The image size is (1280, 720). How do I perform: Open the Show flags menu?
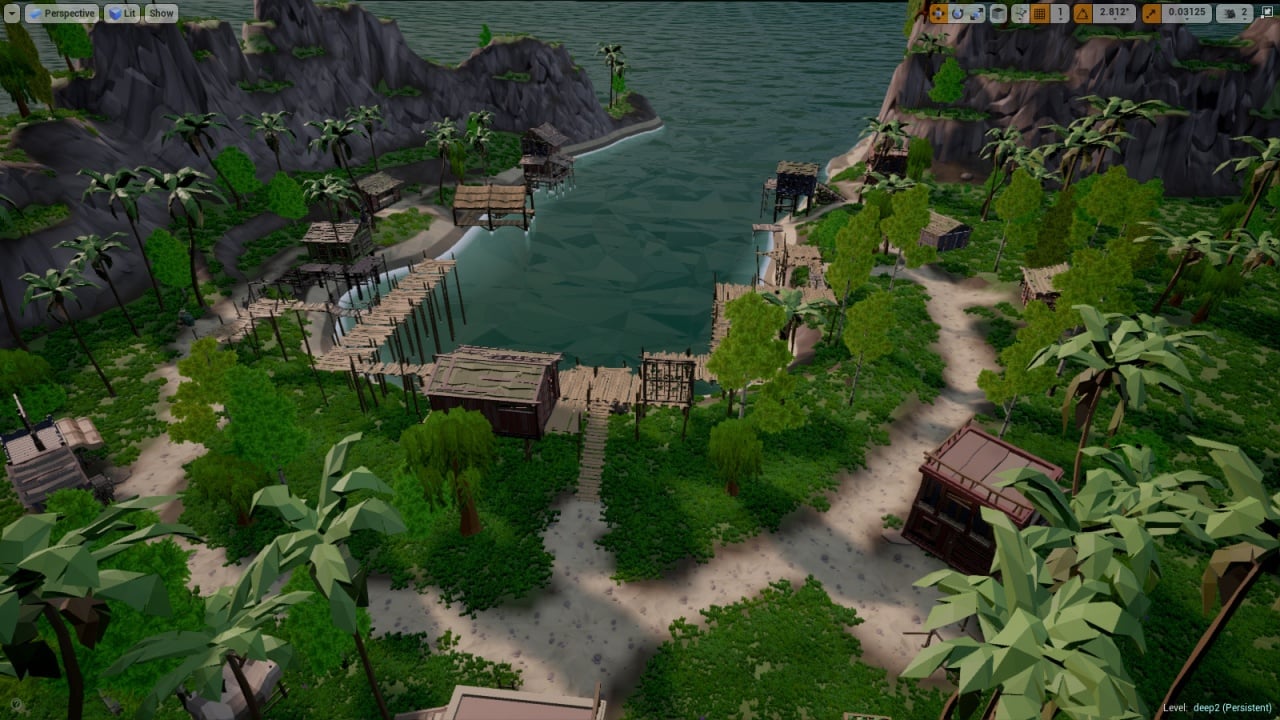click(x=161, y=13)
